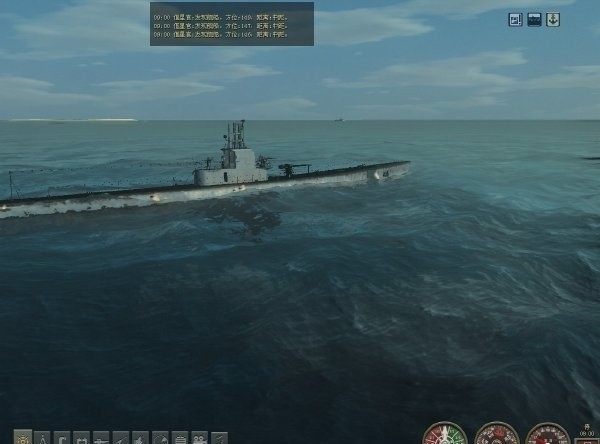Click the depth gauge dial with red needle

[548, 436]
